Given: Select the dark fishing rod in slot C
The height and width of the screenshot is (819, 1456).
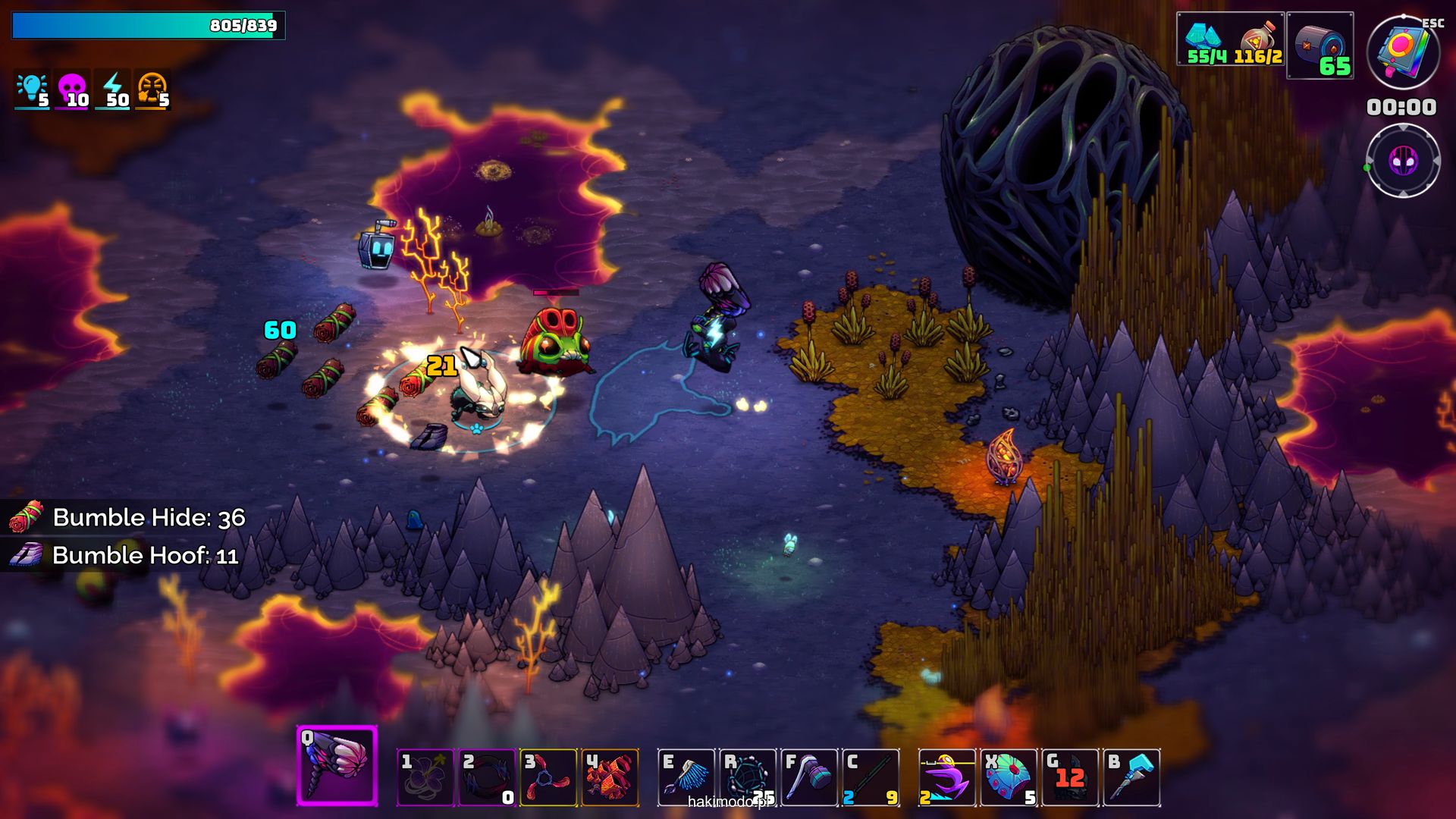Looking at the screenshot, I should [871, 777].
